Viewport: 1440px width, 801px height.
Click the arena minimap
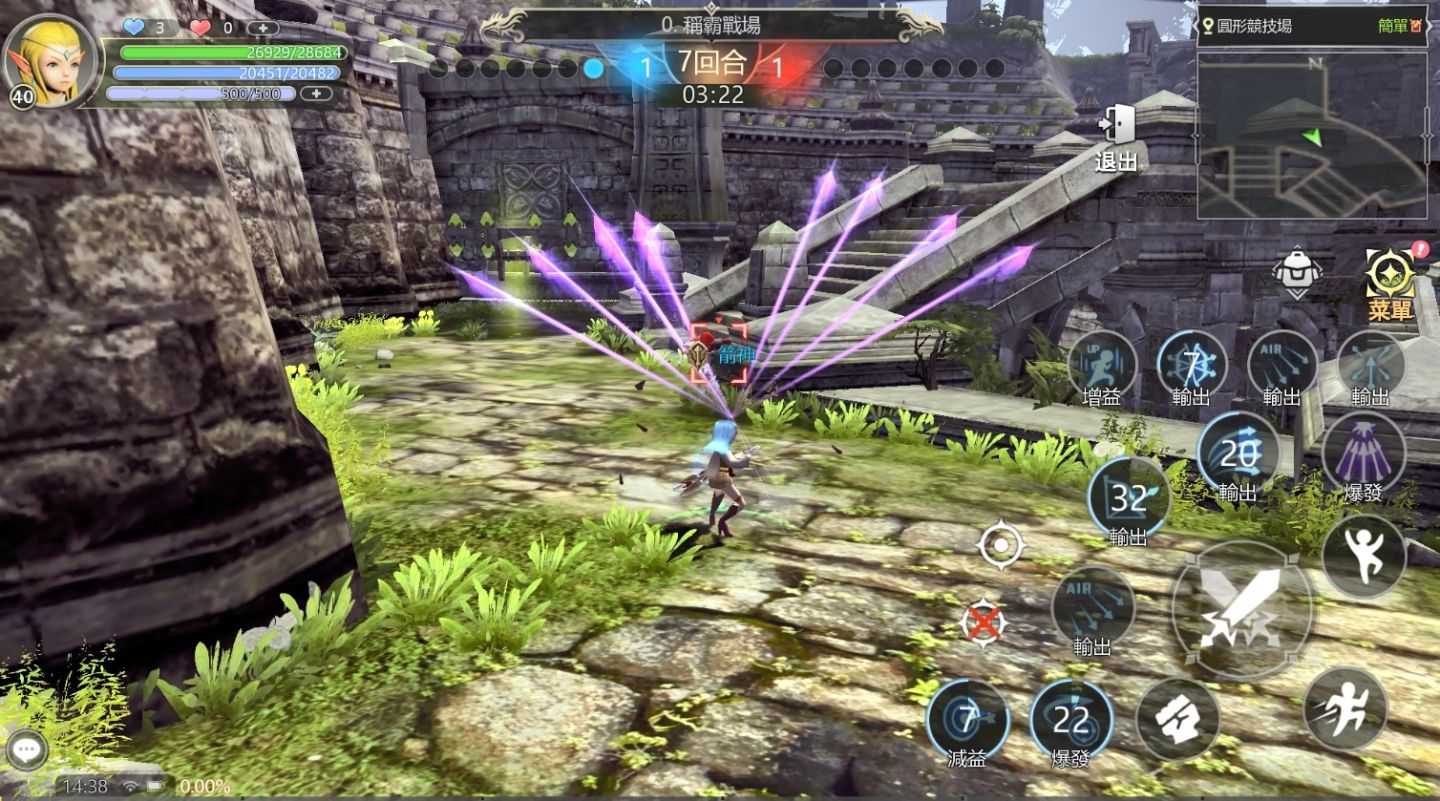(1312, 135)
